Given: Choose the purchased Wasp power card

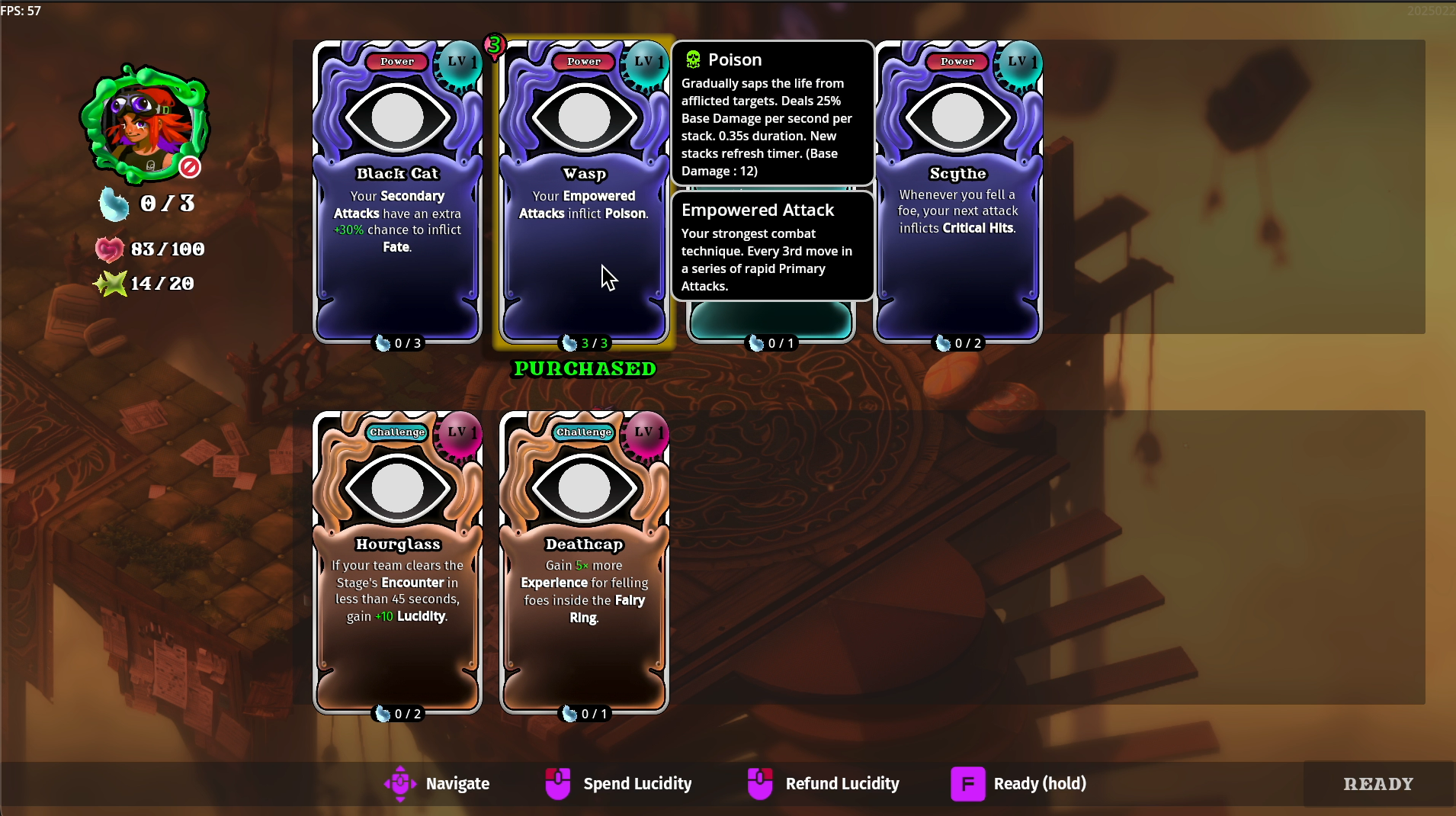Looking at the screenshot, I should coord(584,191).
